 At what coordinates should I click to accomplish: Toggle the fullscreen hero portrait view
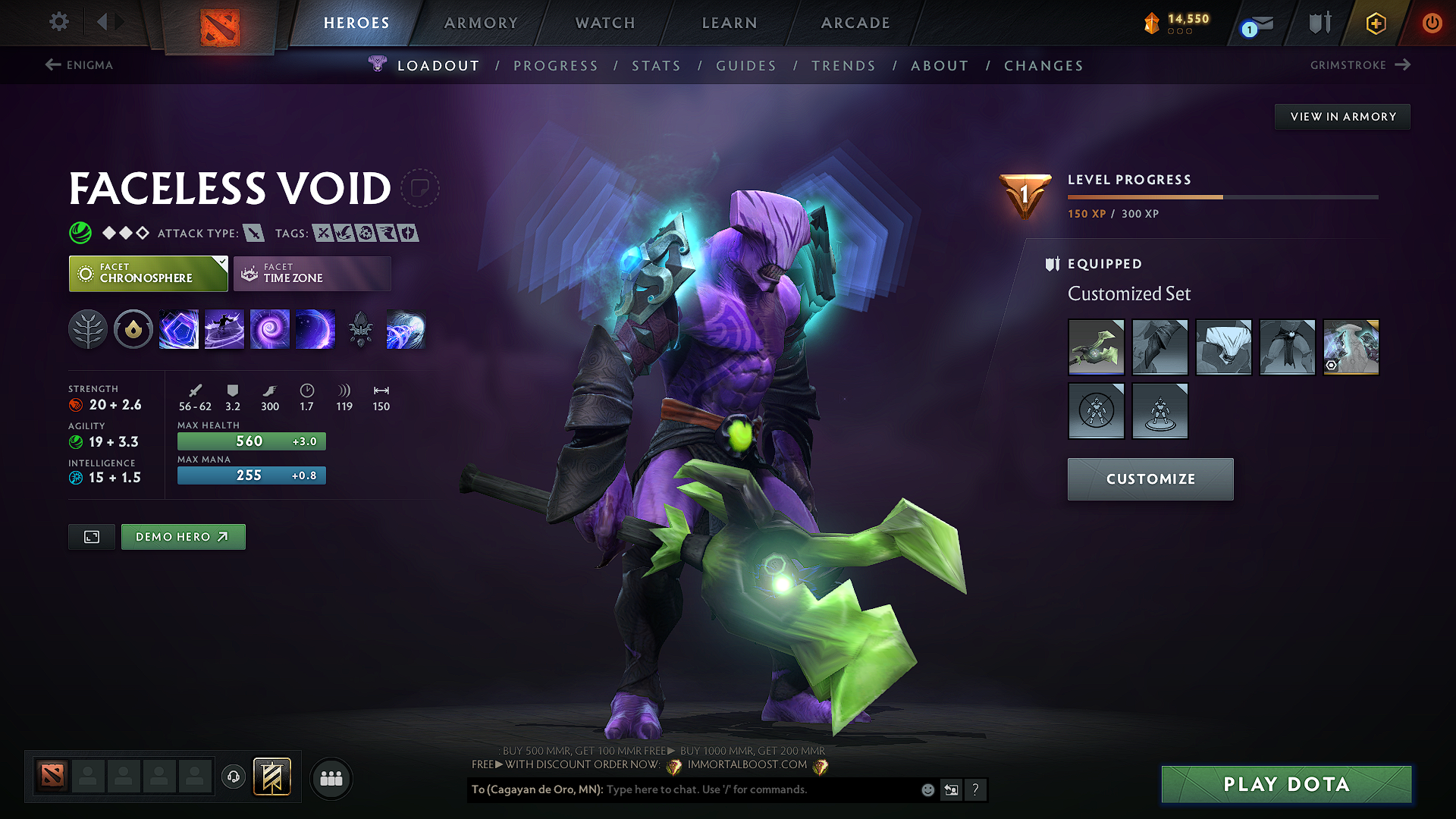click(x=91, y=536)
